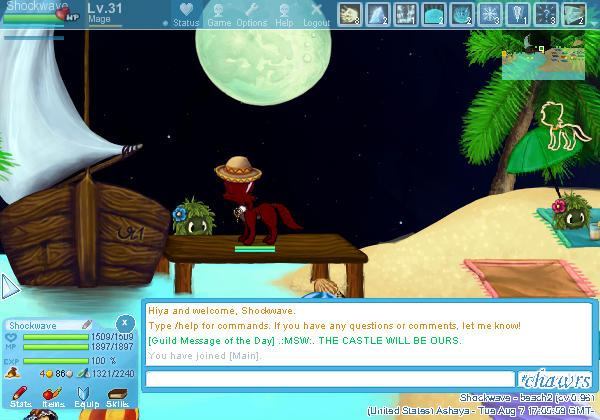Close the Shockwave character panel
Screen dimensions: 600x420
123,323
